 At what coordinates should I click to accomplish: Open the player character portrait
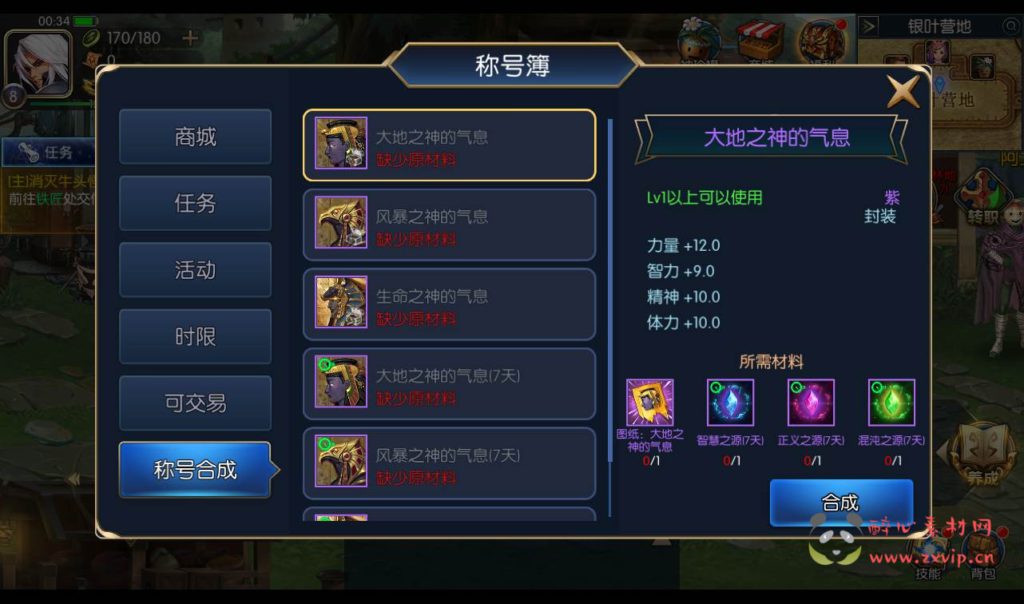coord(39,64)
